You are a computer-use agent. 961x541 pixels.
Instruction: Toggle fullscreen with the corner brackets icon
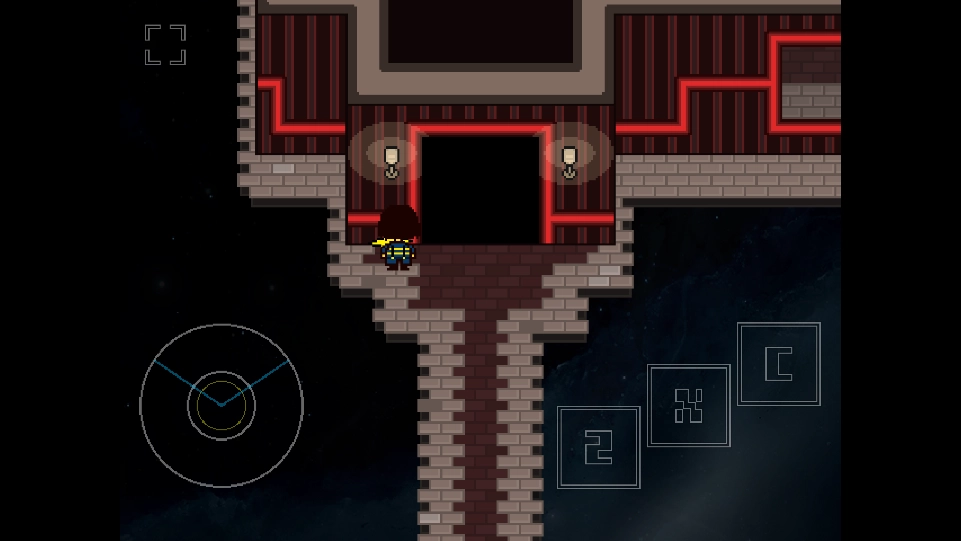click(x=165, y=45)
